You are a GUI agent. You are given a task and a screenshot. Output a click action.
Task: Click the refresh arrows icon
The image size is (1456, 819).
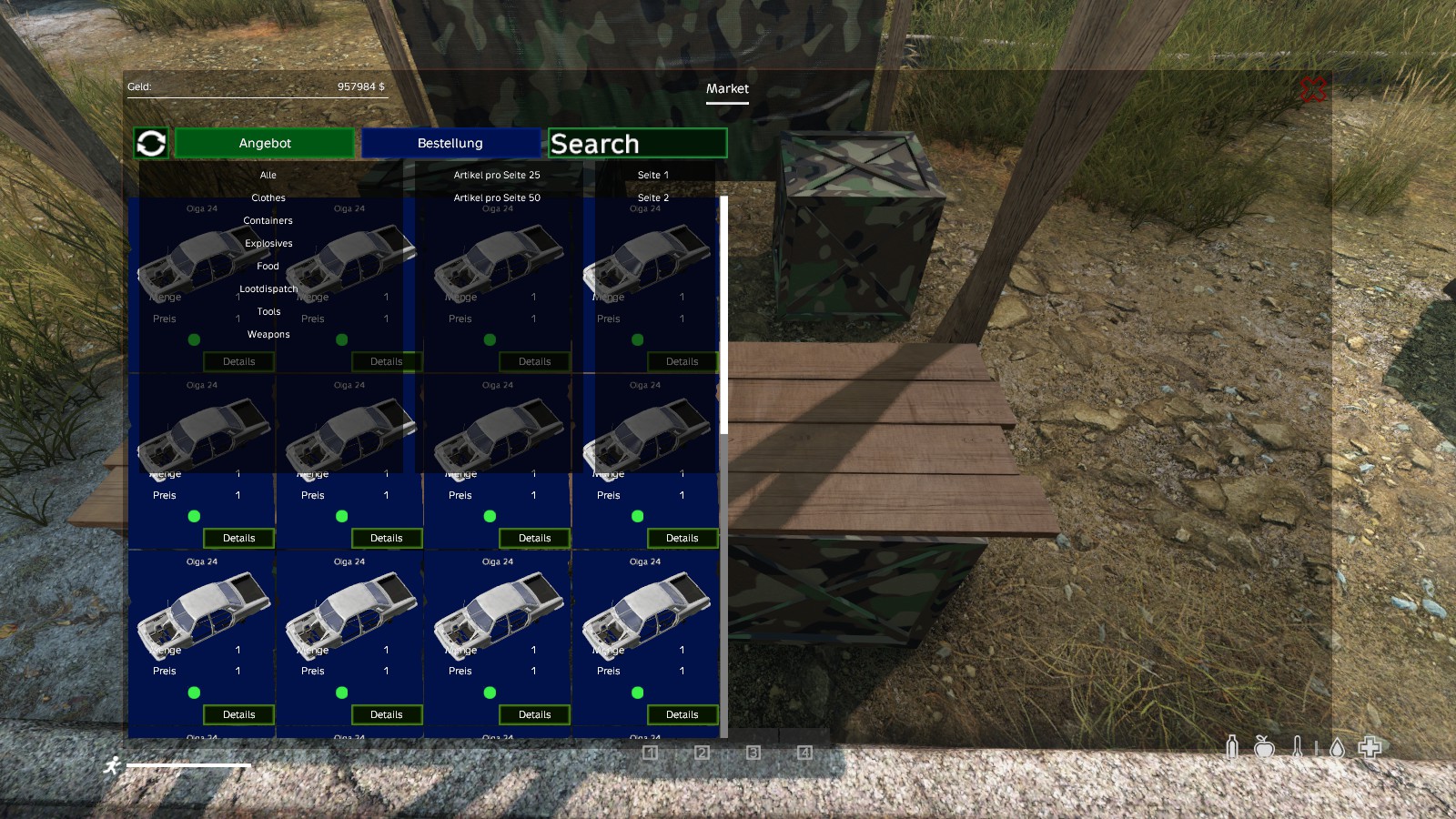151,143
